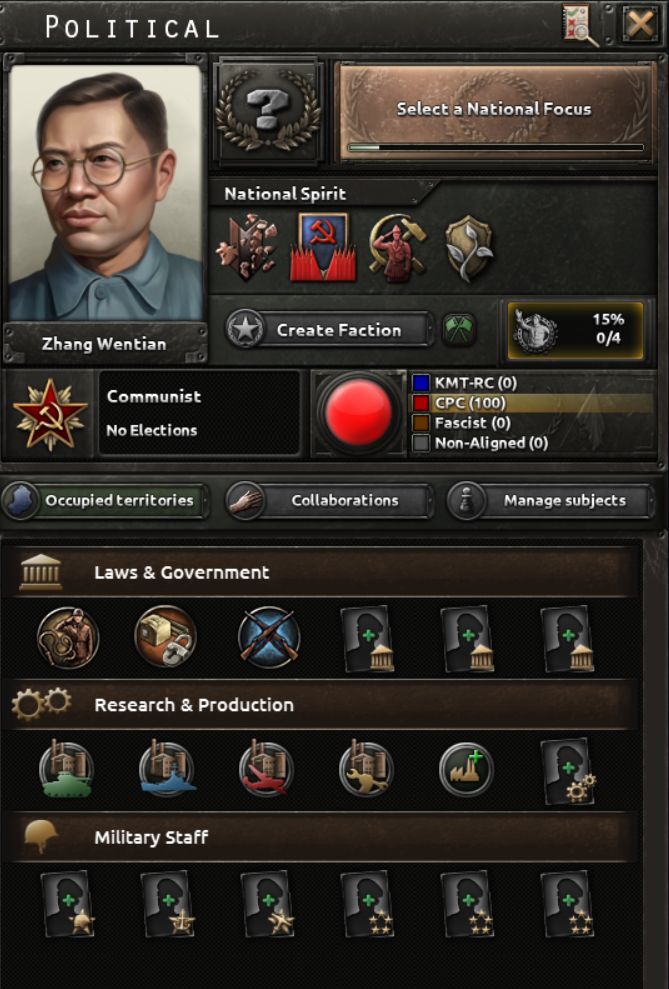The height and width of the screenshot is (989, 669).
Task: Select a National Focus
Action: pyautogui.click(x=495, y=111)
